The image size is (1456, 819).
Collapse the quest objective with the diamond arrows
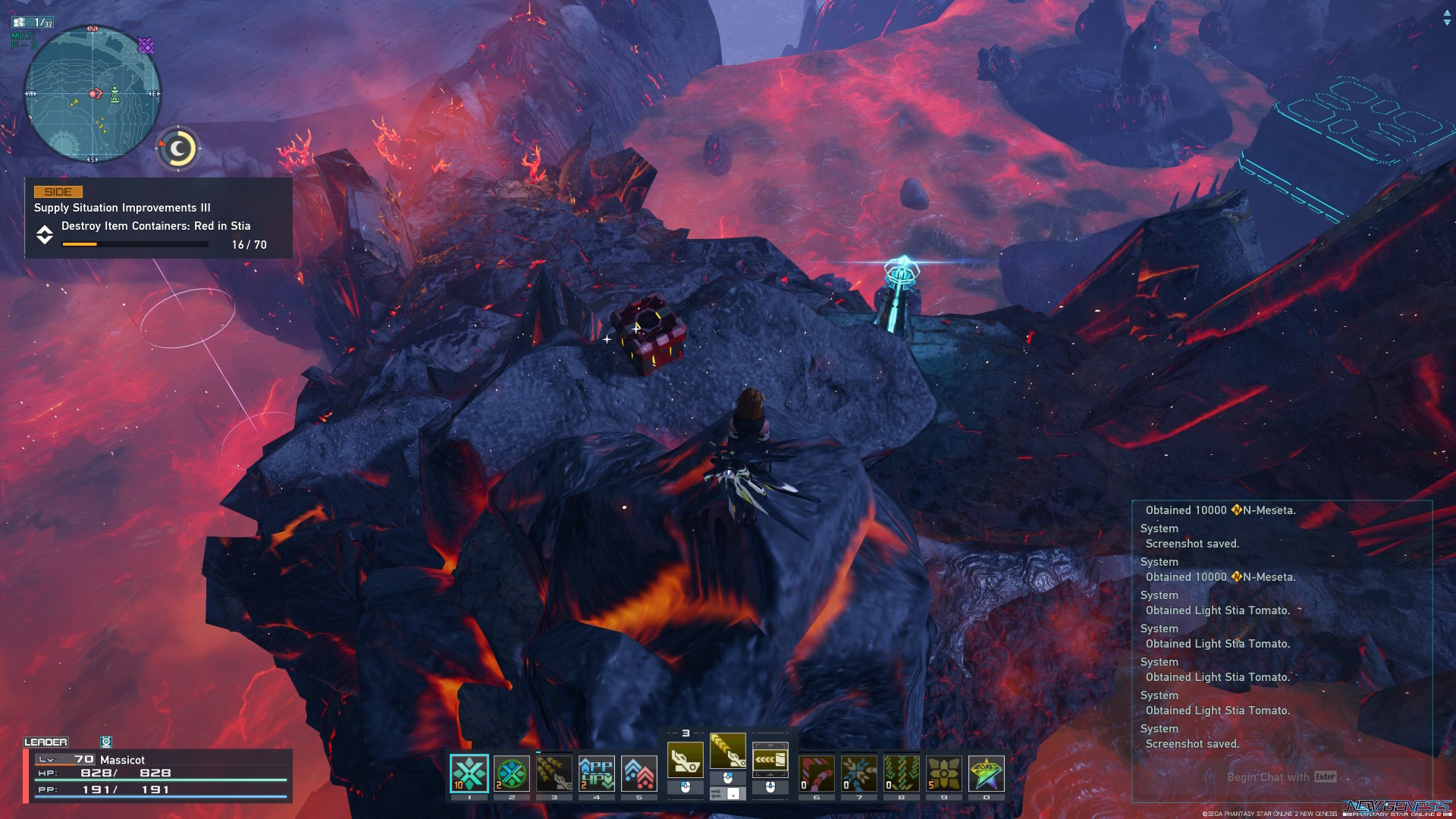point(45,236)
